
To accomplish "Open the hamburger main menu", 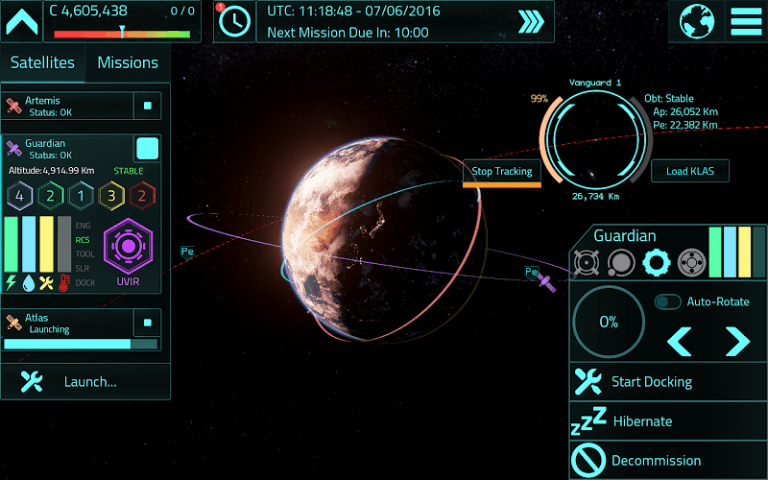I will (x=745, y=21).
